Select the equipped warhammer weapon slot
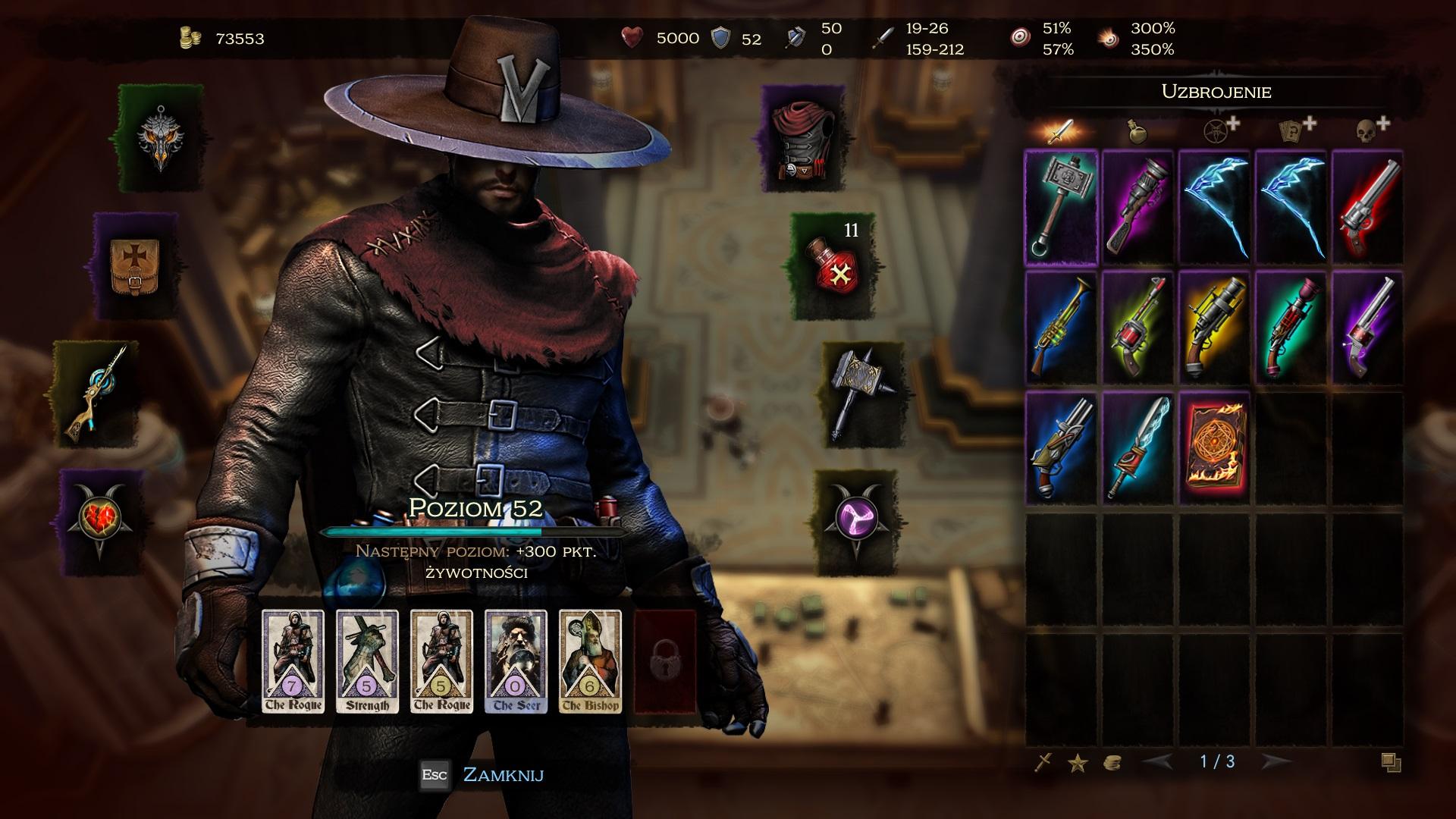The image size is (1456, 819). pyautogui.click(x=862, y=393)
